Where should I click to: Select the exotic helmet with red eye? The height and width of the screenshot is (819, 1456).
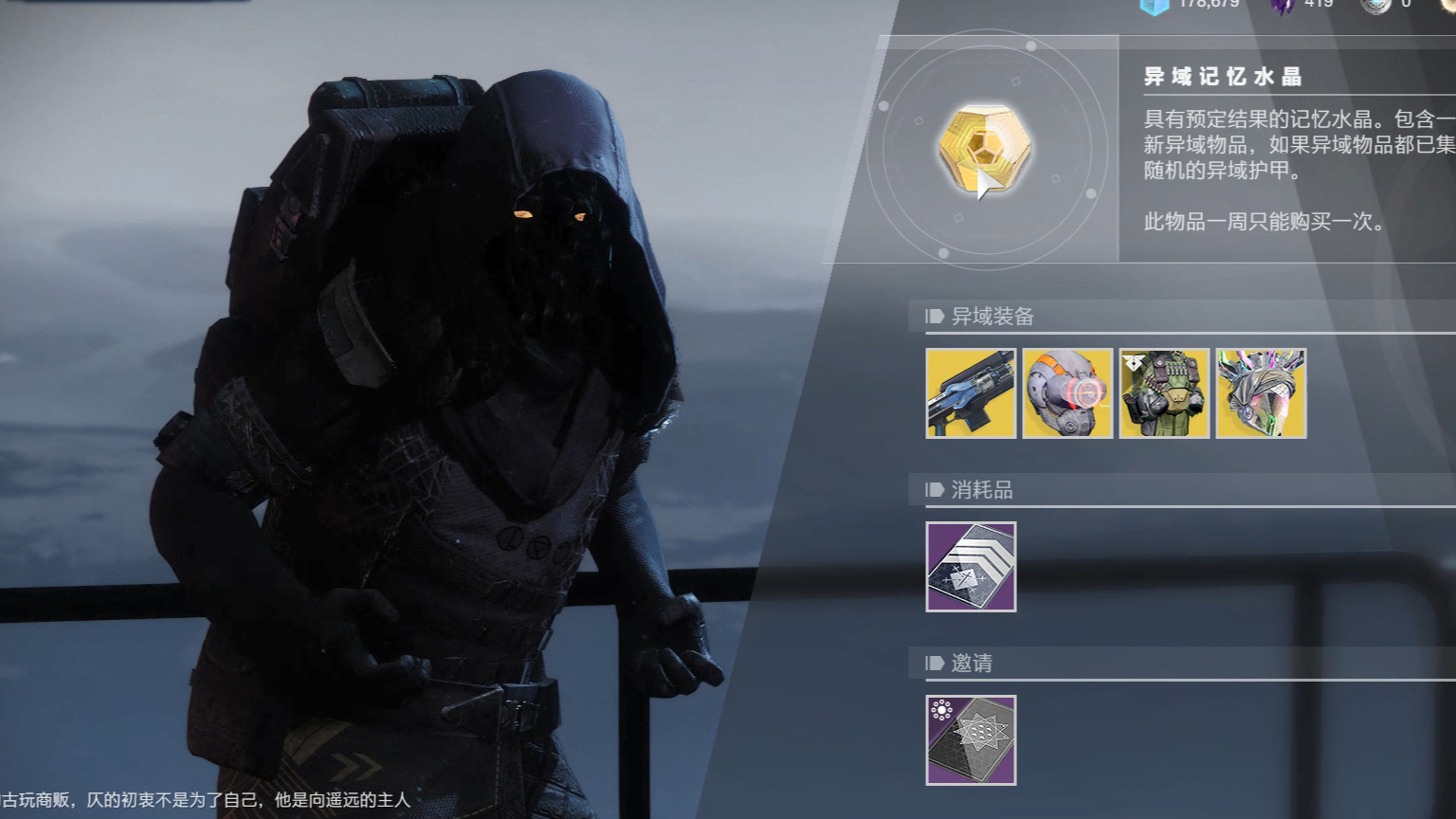1067,393
